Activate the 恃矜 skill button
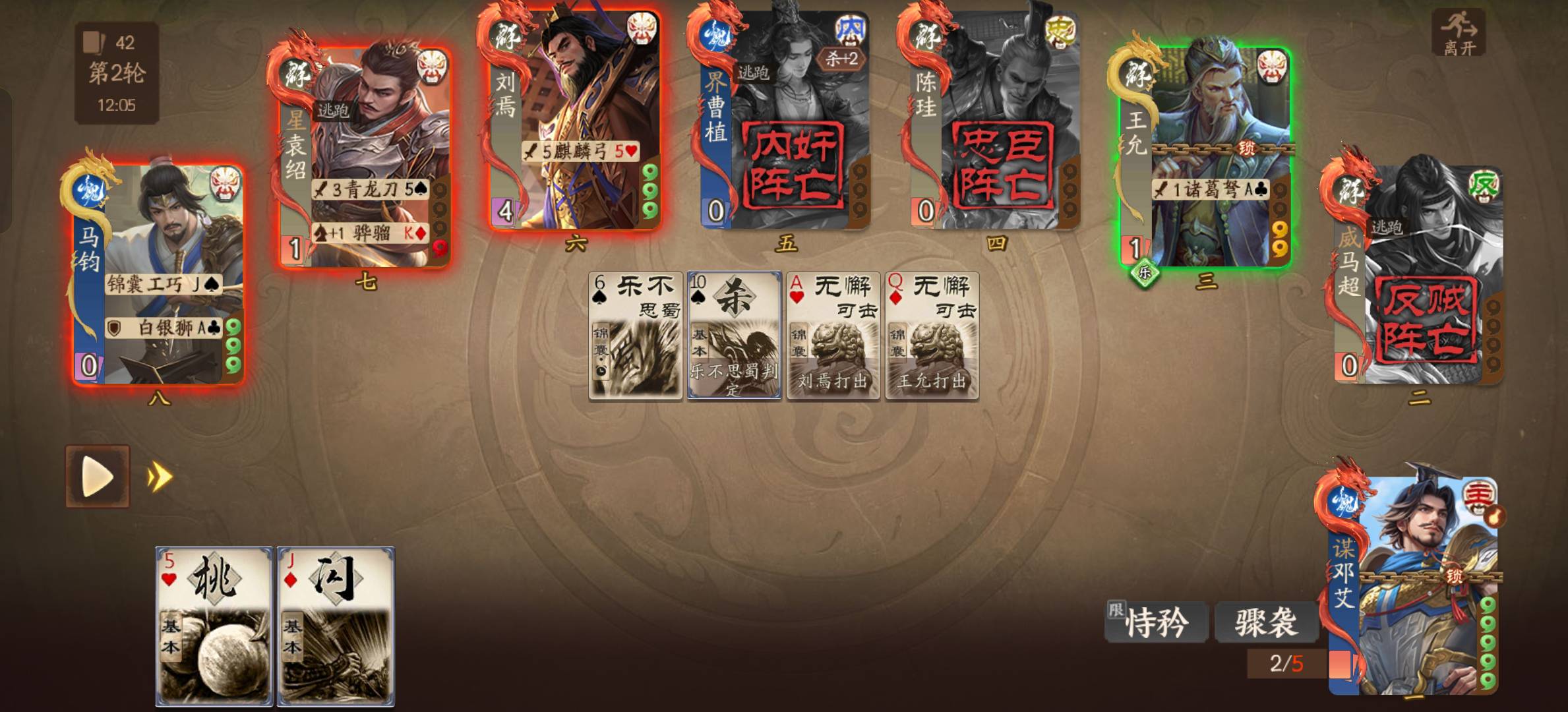Viewport: 1568px width, 712px height. [1157, 622]
